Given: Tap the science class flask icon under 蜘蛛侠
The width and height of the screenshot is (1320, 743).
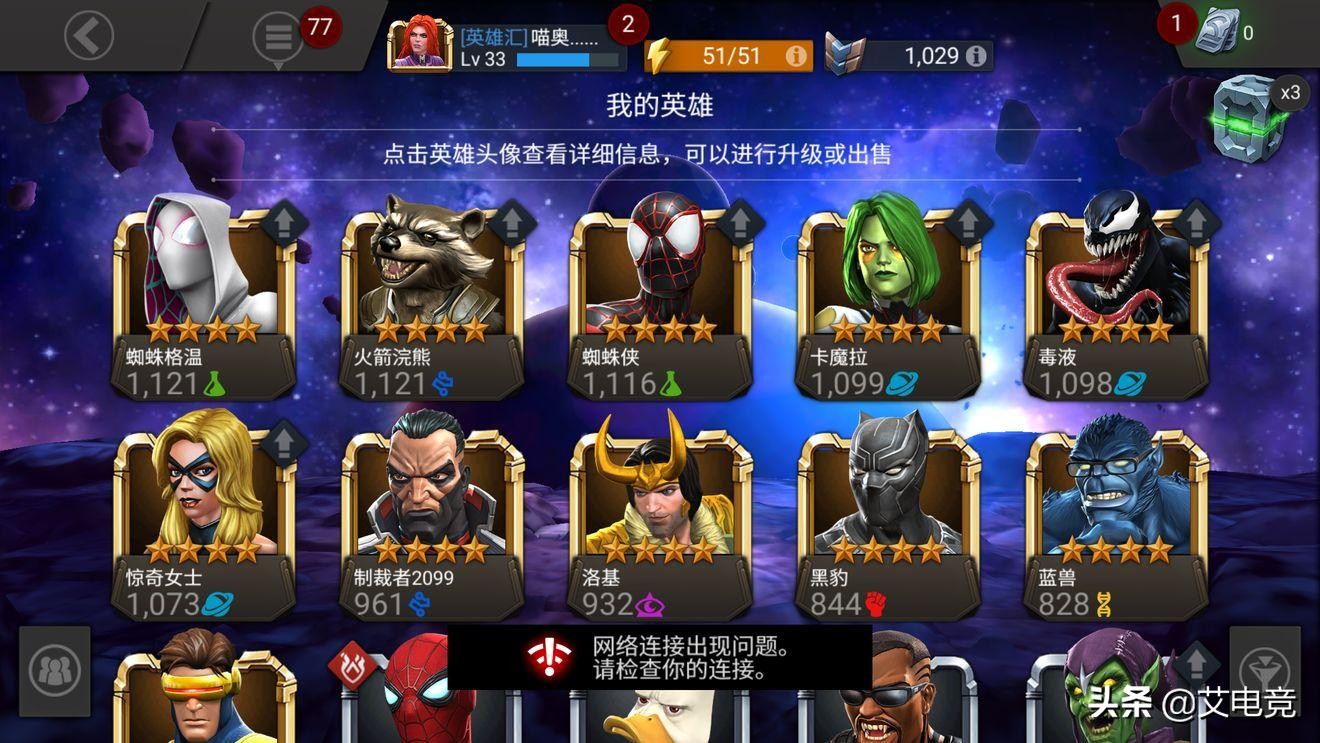Looking at the screenshot, I should click(x=673, y=384).
